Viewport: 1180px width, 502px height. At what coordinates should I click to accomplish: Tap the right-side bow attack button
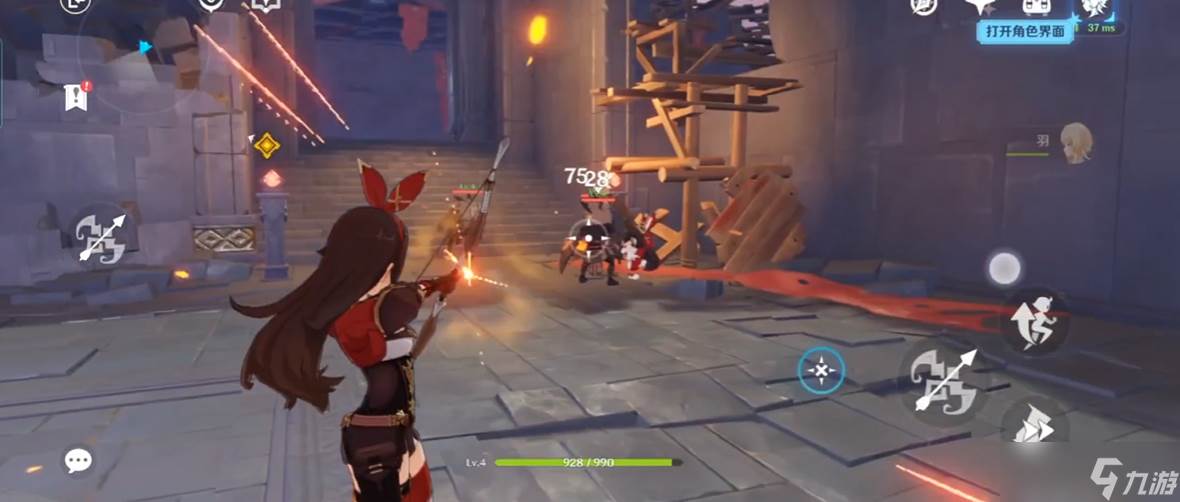(945, 382)
